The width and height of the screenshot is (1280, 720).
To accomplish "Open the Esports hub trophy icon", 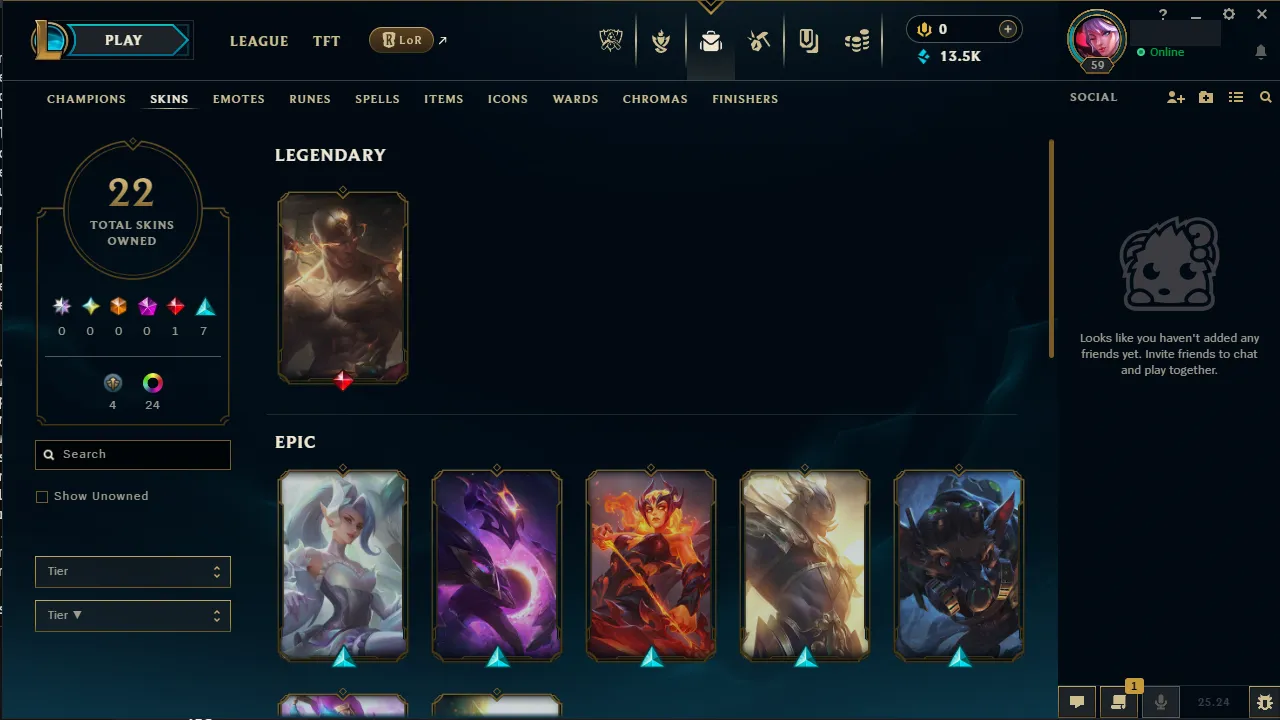I will pyautogui.click(x=611, y=41).
